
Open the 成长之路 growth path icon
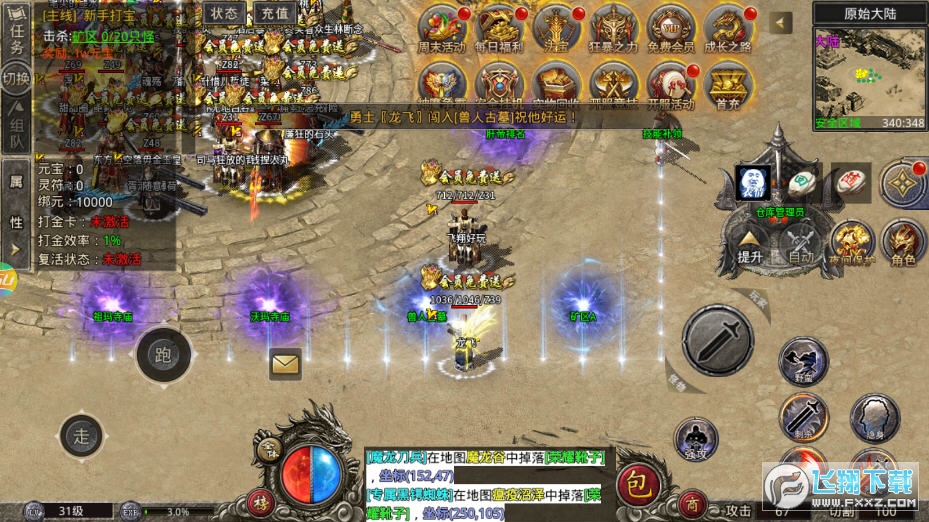tap(728, 30)
